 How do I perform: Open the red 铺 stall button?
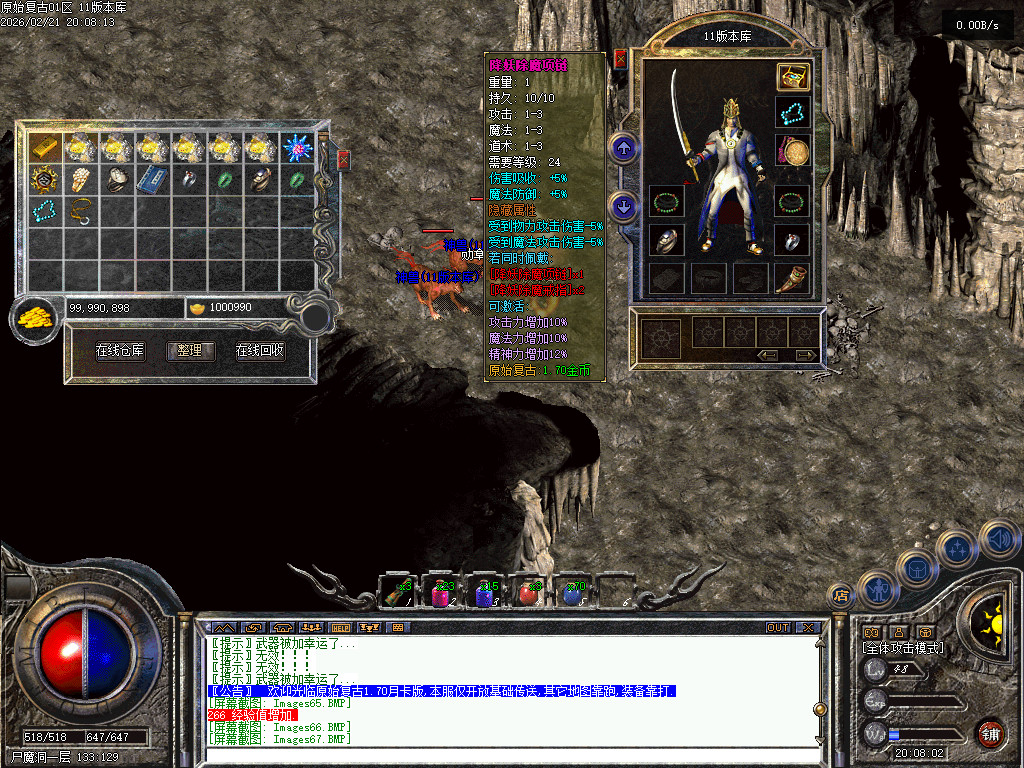click(989, 733)
